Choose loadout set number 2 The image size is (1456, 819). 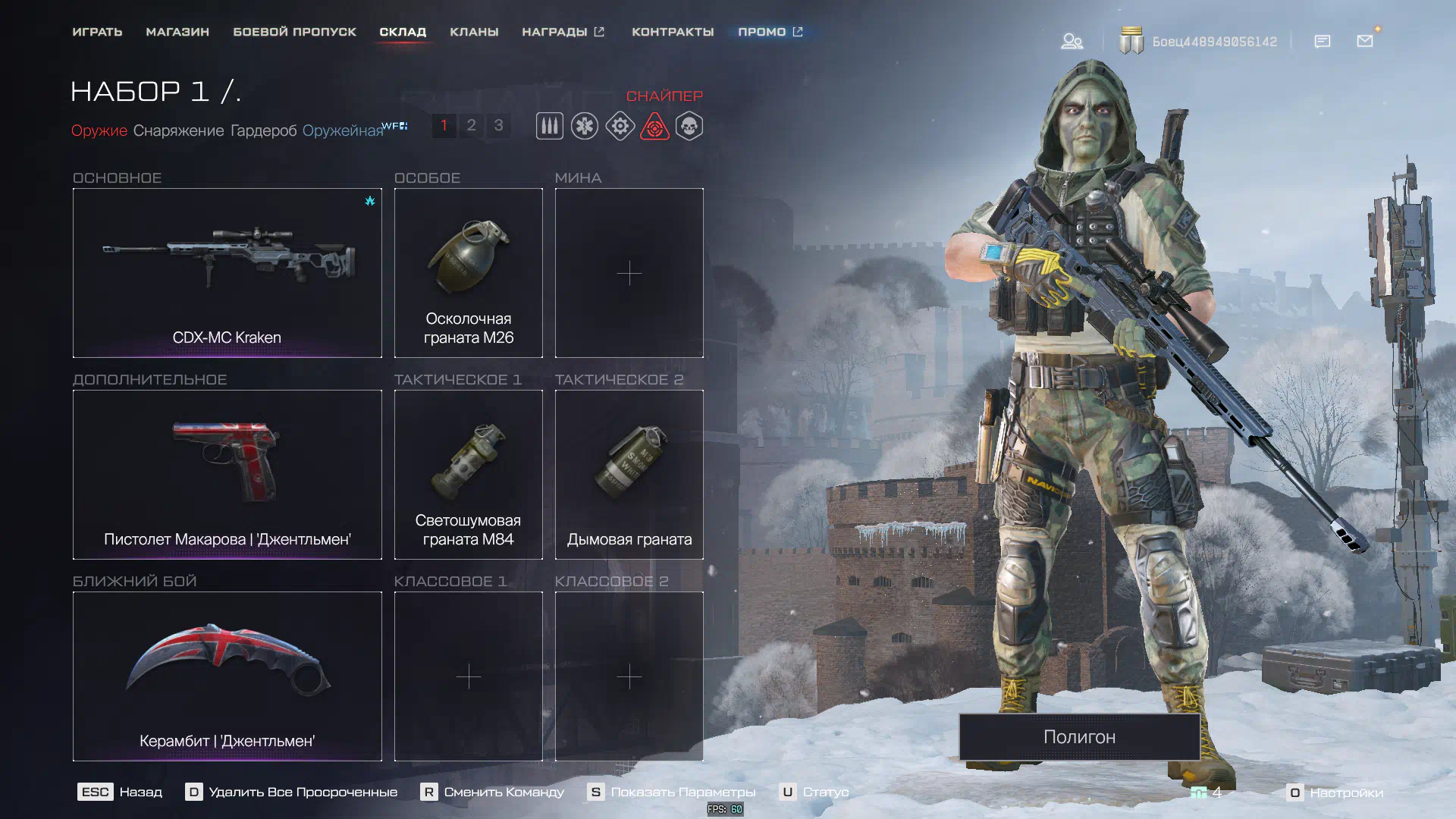coord(471,125)
